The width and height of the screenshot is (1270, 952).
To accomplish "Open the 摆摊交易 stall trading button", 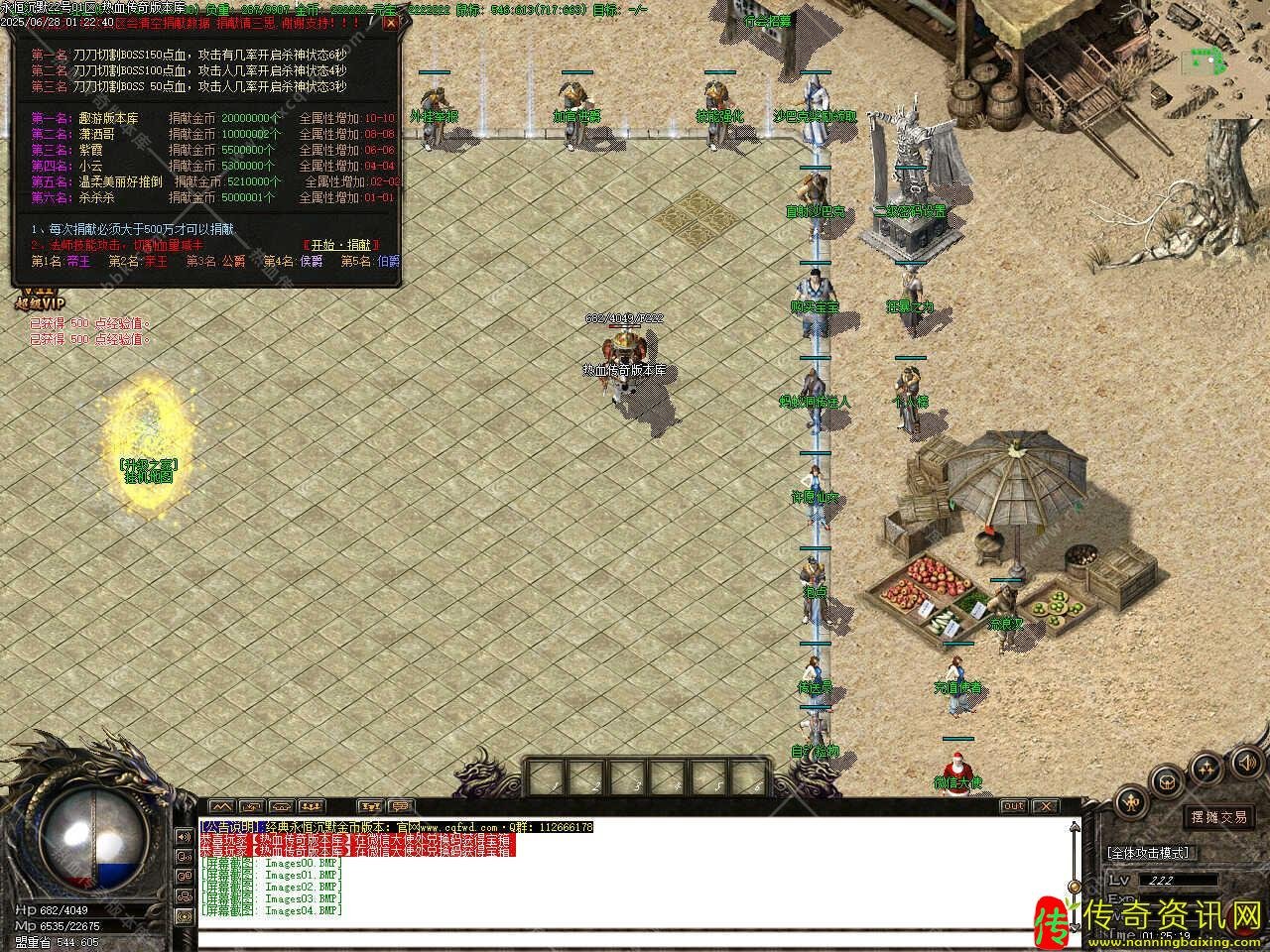I will (x=1218, y=817).
